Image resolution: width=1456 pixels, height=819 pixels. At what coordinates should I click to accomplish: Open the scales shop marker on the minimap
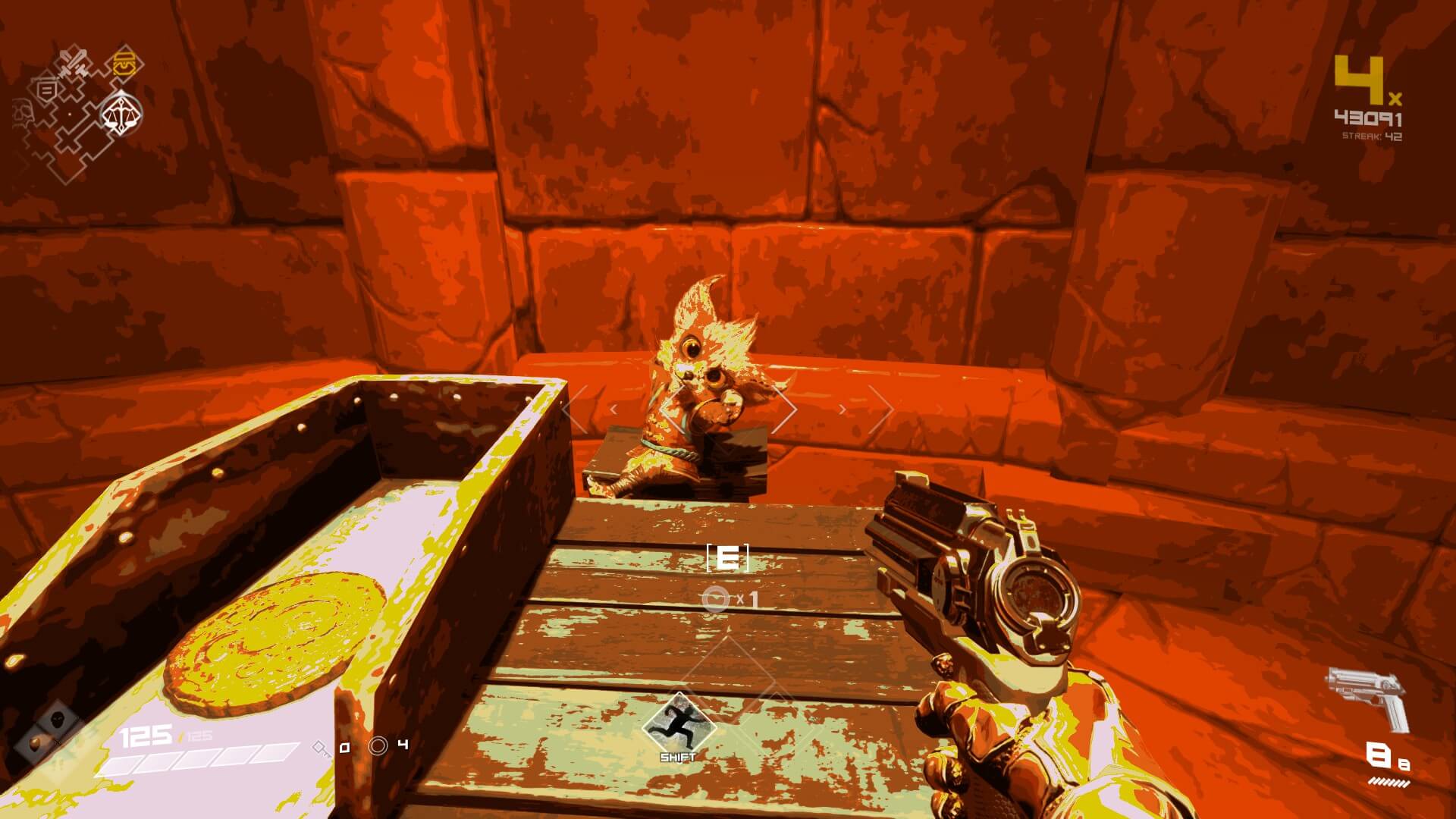point(121,112)
